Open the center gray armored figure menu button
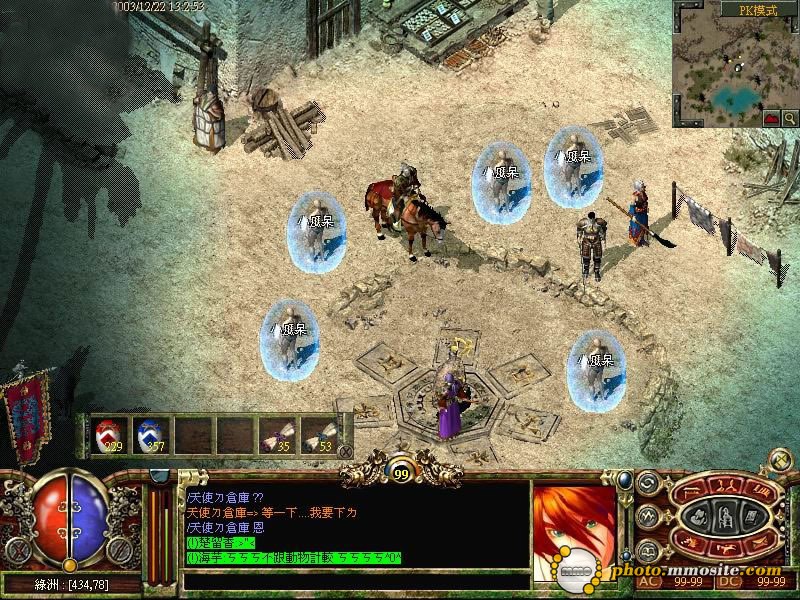Screen dimensions: 800x600 pyautogui.click(x=727, y=518)
